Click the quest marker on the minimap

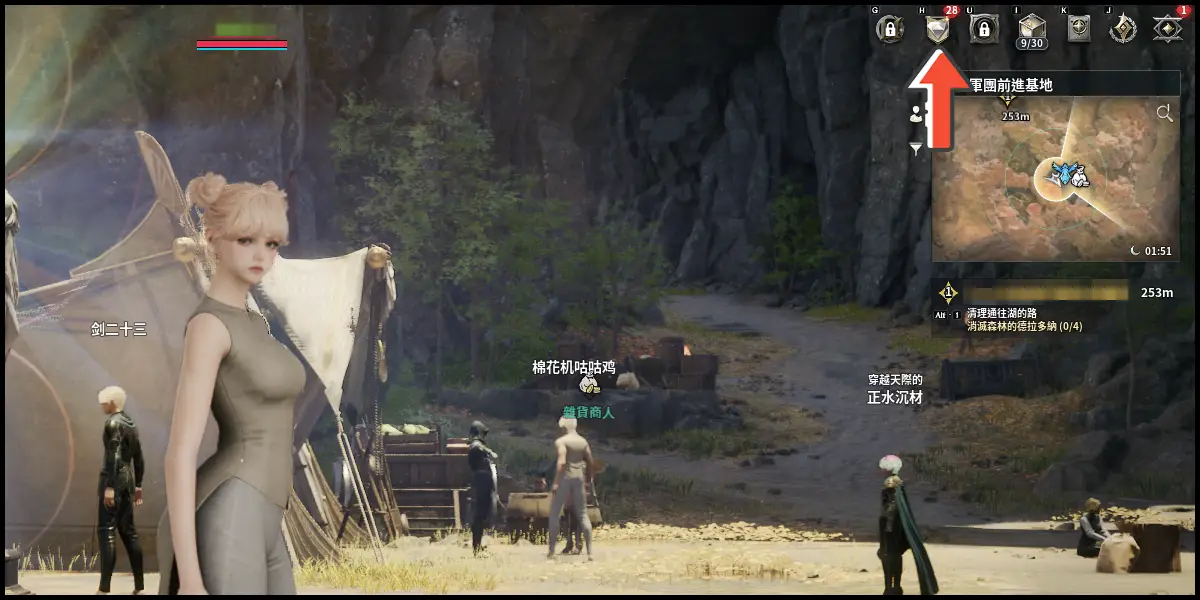click(1007, 98)
